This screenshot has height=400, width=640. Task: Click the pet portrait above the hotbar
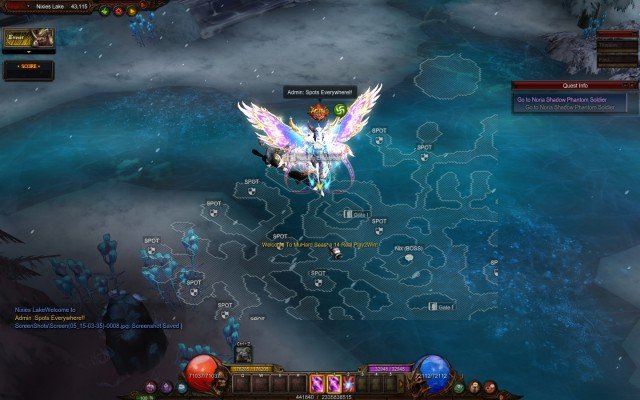pyautogui.click(x=243, y=353)
